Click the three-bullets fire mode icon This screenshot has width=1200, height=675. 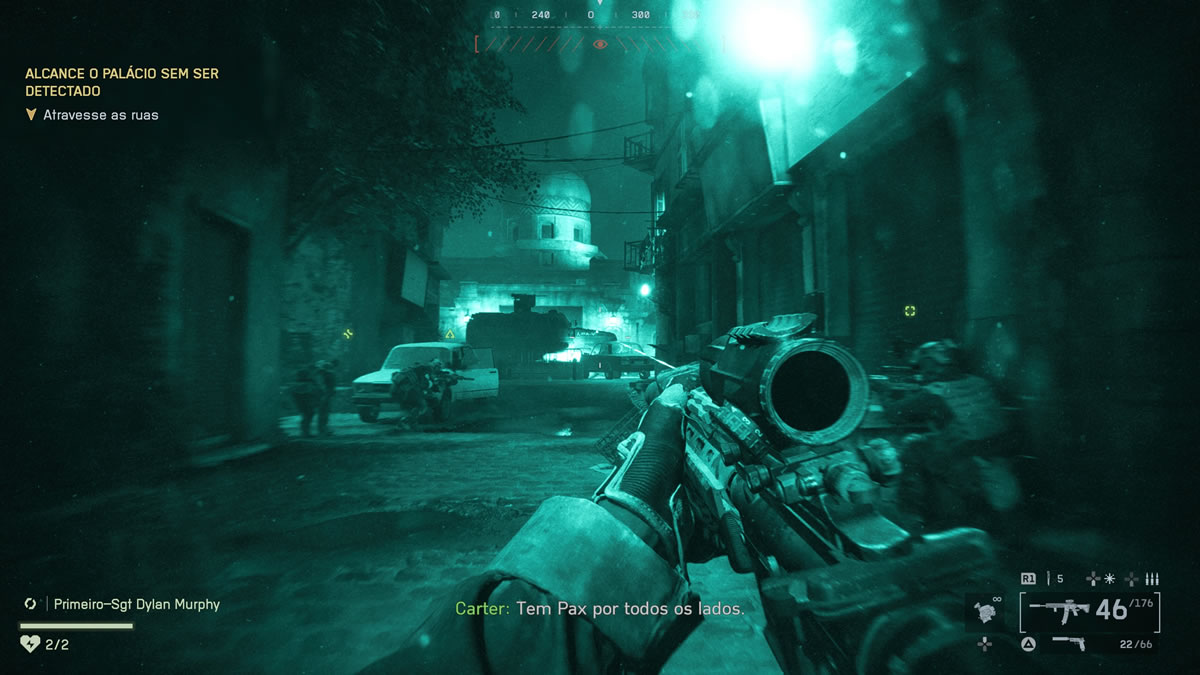1151,578
